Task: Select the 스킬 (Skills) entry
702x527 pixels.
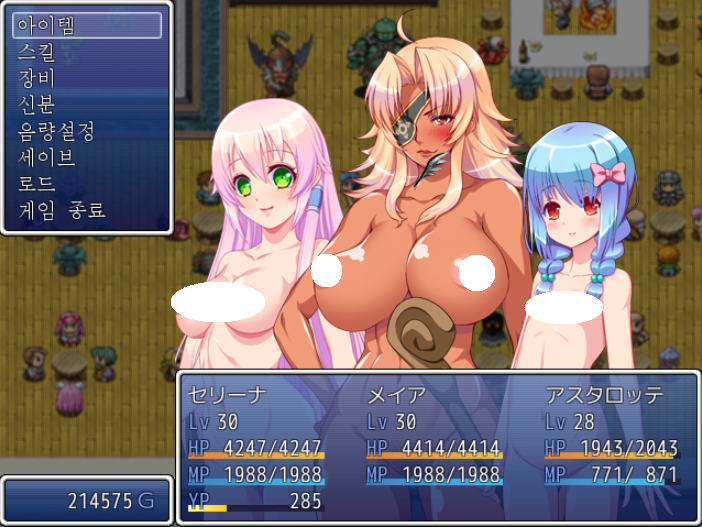Action: click(86, 52)
